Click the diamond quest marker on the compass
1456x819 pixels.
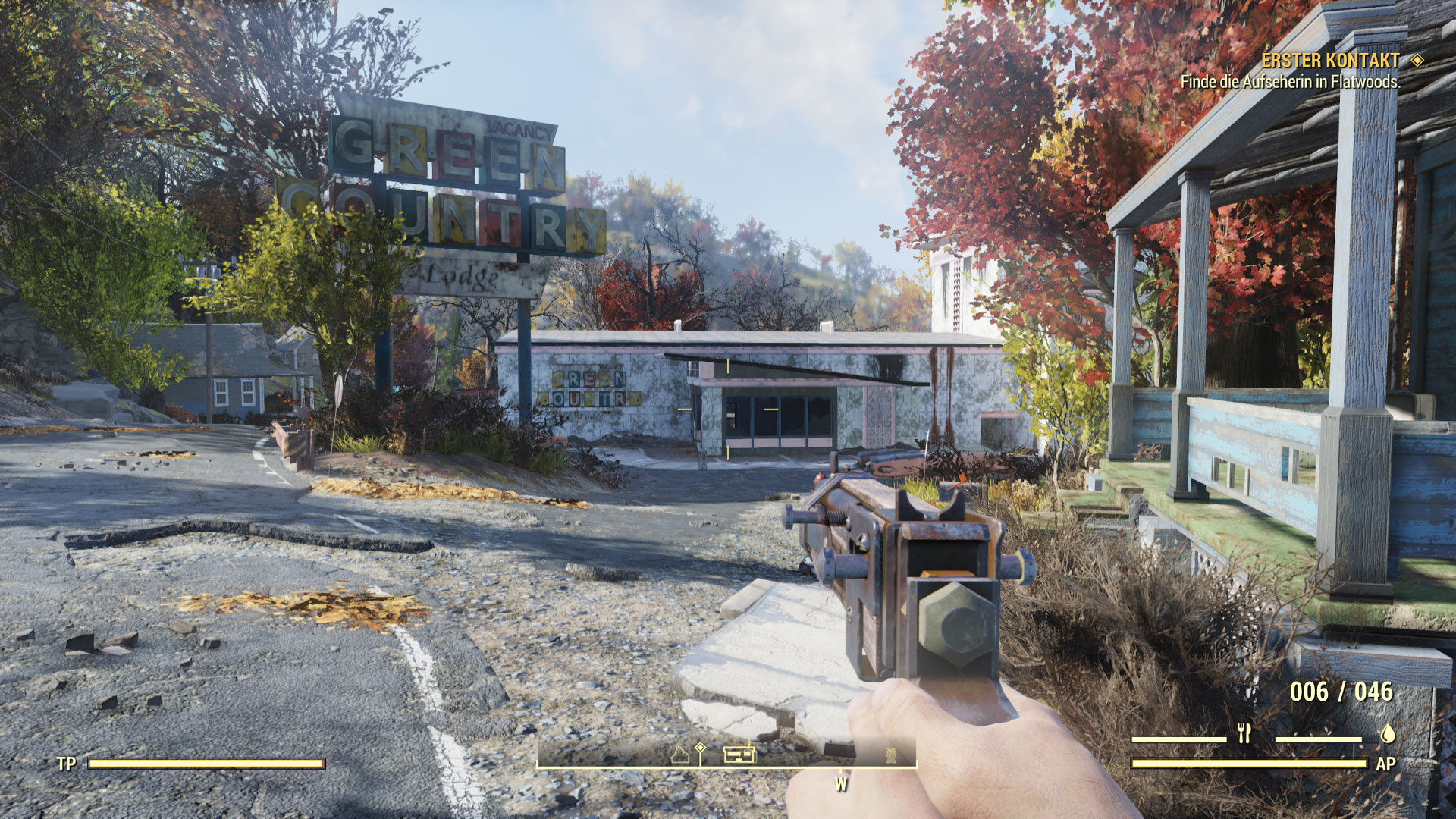700,749
